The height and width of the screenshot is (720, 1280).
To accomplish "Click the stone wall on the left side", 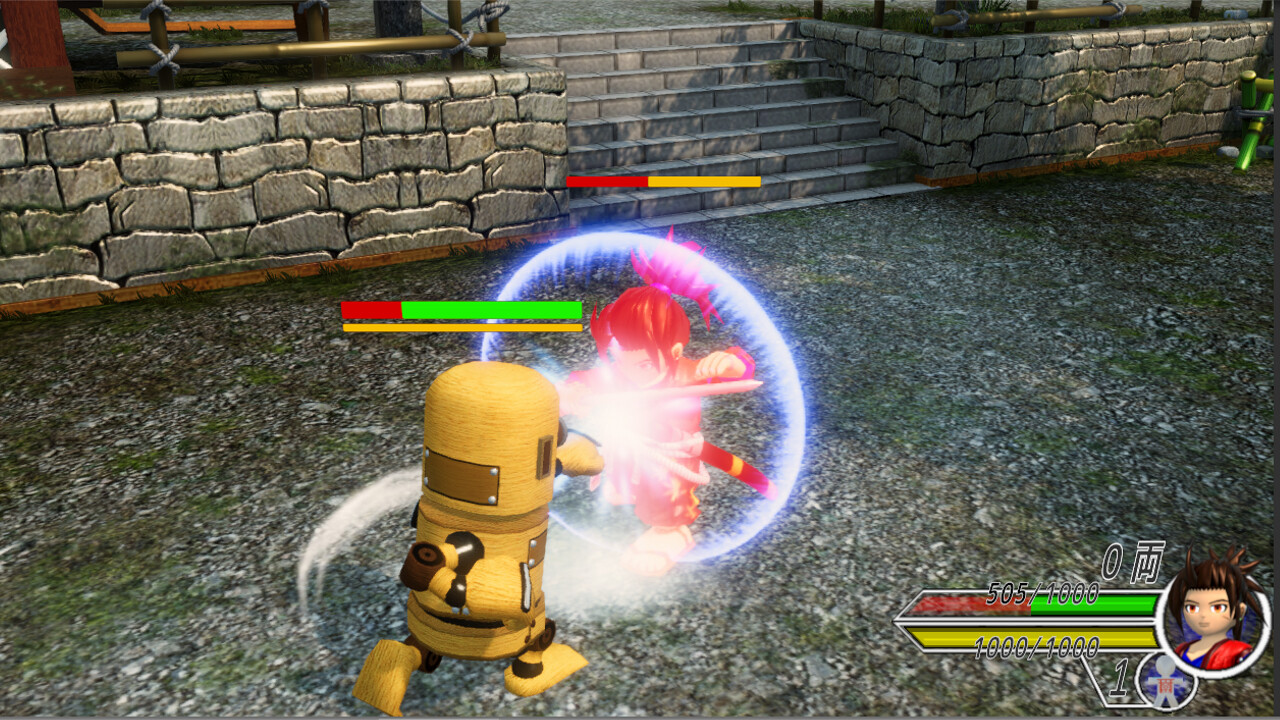I will coord(200,170).
